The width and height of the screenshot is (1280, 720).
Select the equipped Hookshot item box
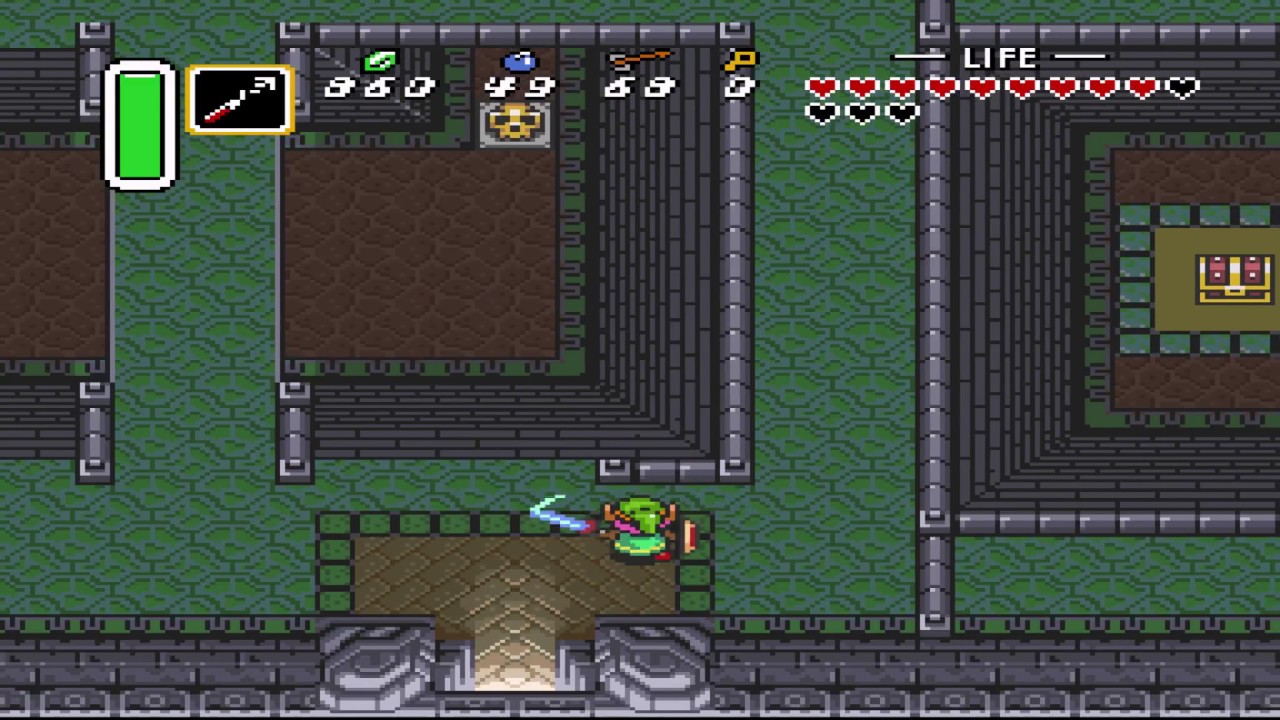[x=240, y=100]
